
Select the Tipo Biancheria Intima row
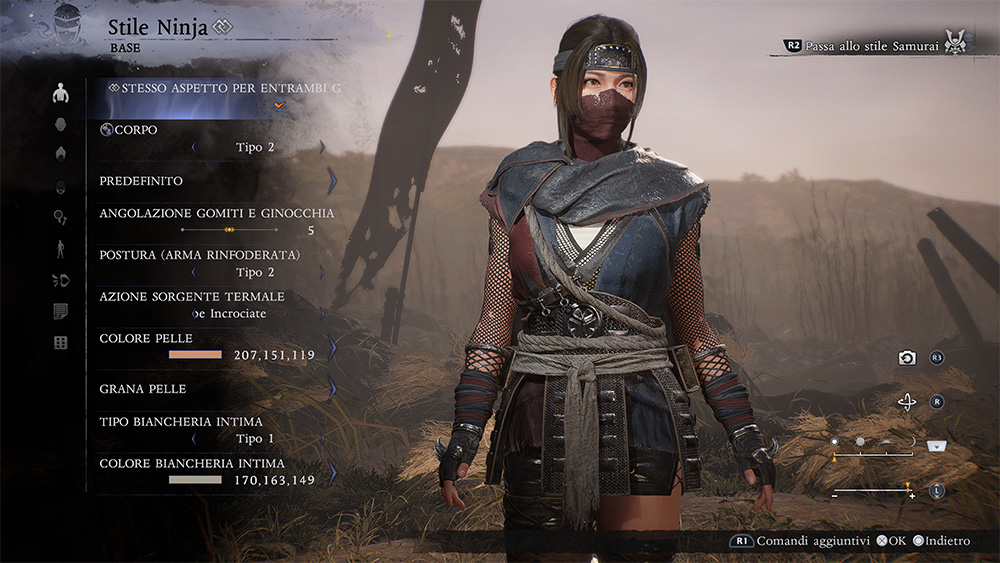pyautogui.click(x=213, y=430)
